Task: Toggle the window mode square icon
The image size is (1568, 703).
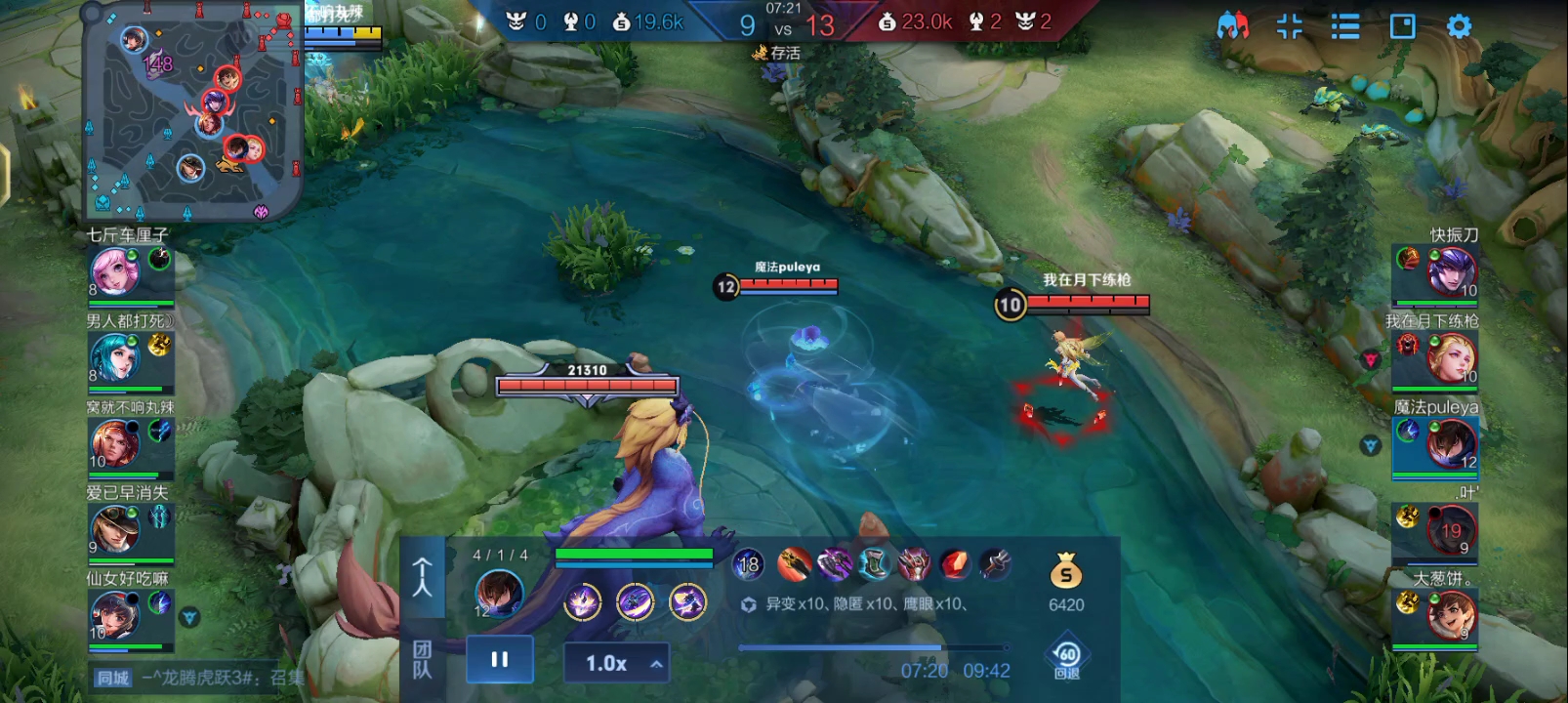Action: [x=1402, y=26]
